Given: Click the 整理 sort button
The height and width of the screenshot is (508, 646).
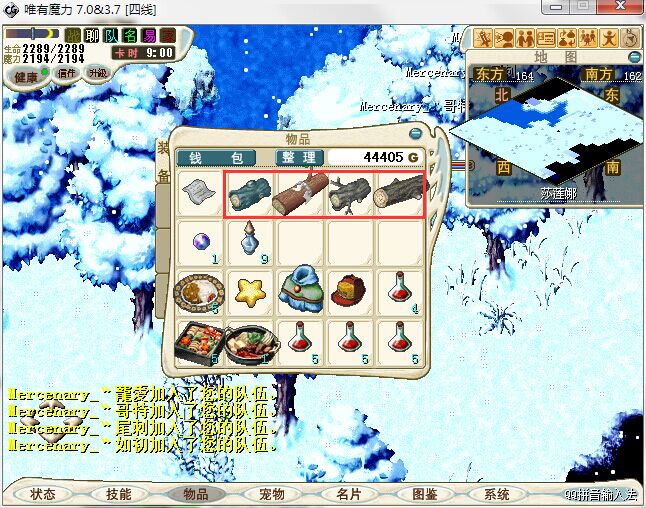Looking at the screenshot, I should click(299, 158).
